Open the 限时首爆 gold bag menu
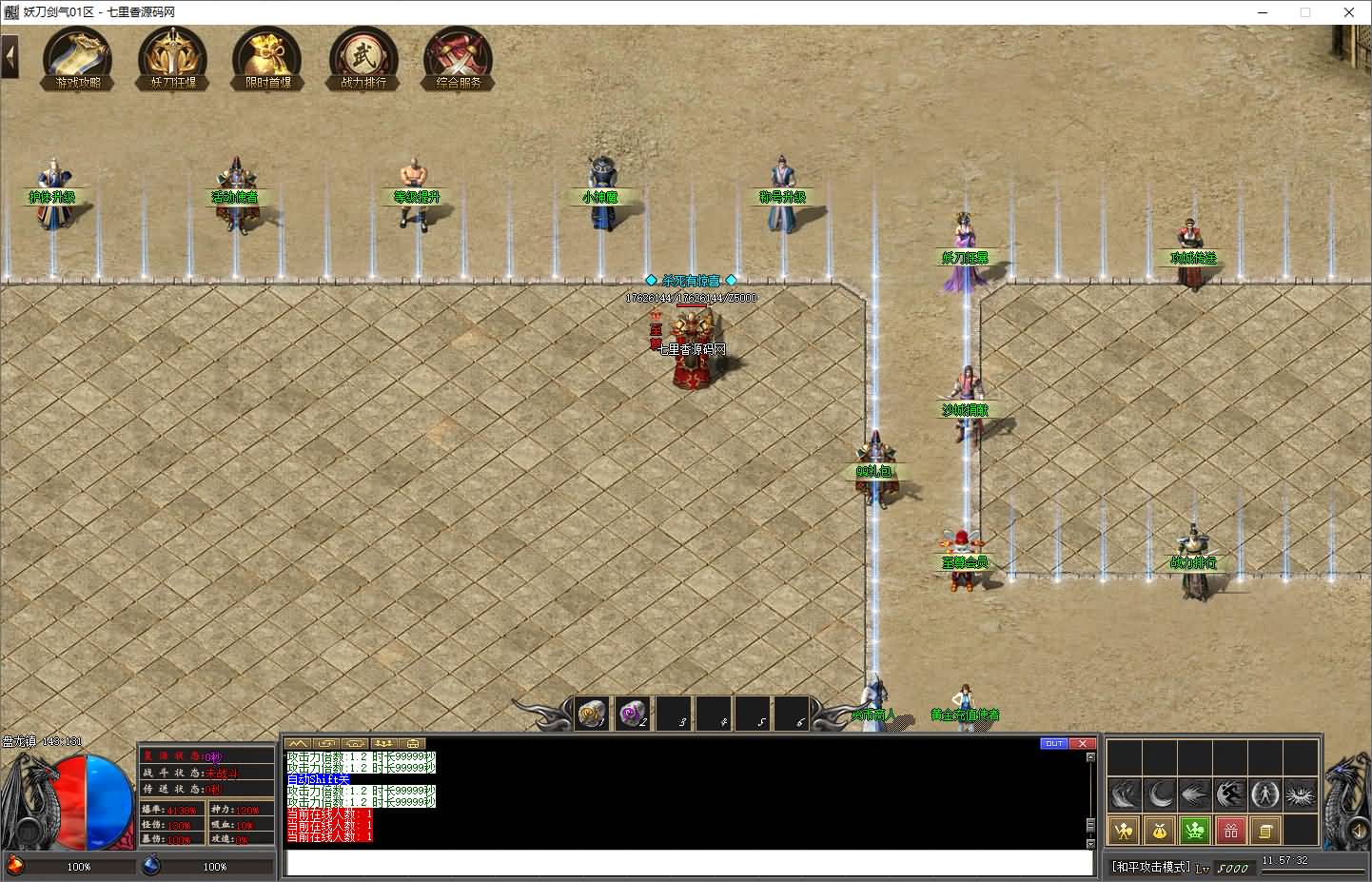The image size is (1372, 882). point(267,59)
